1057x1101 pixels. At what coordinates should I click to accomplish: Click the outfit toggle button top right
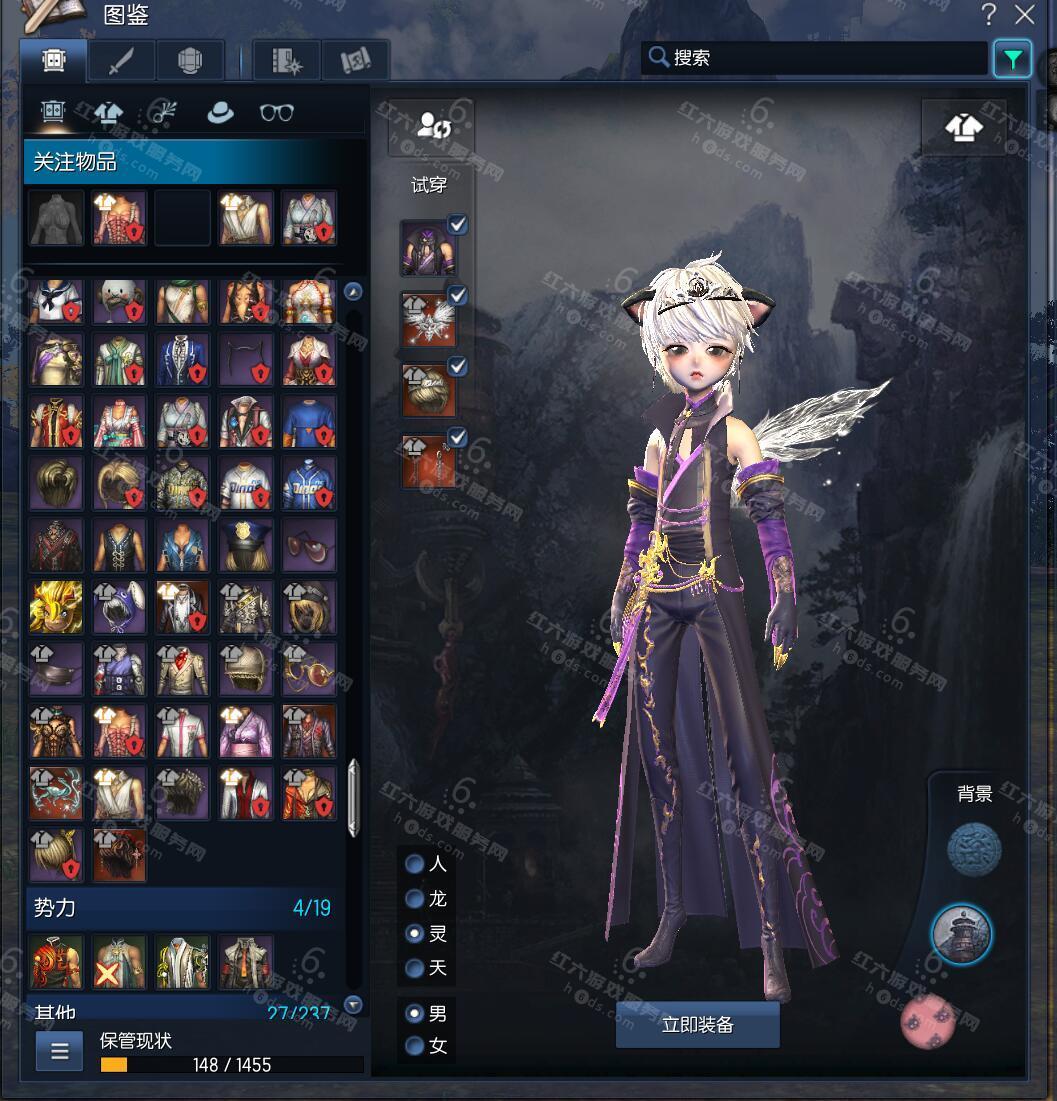click(x=963, y=127)
